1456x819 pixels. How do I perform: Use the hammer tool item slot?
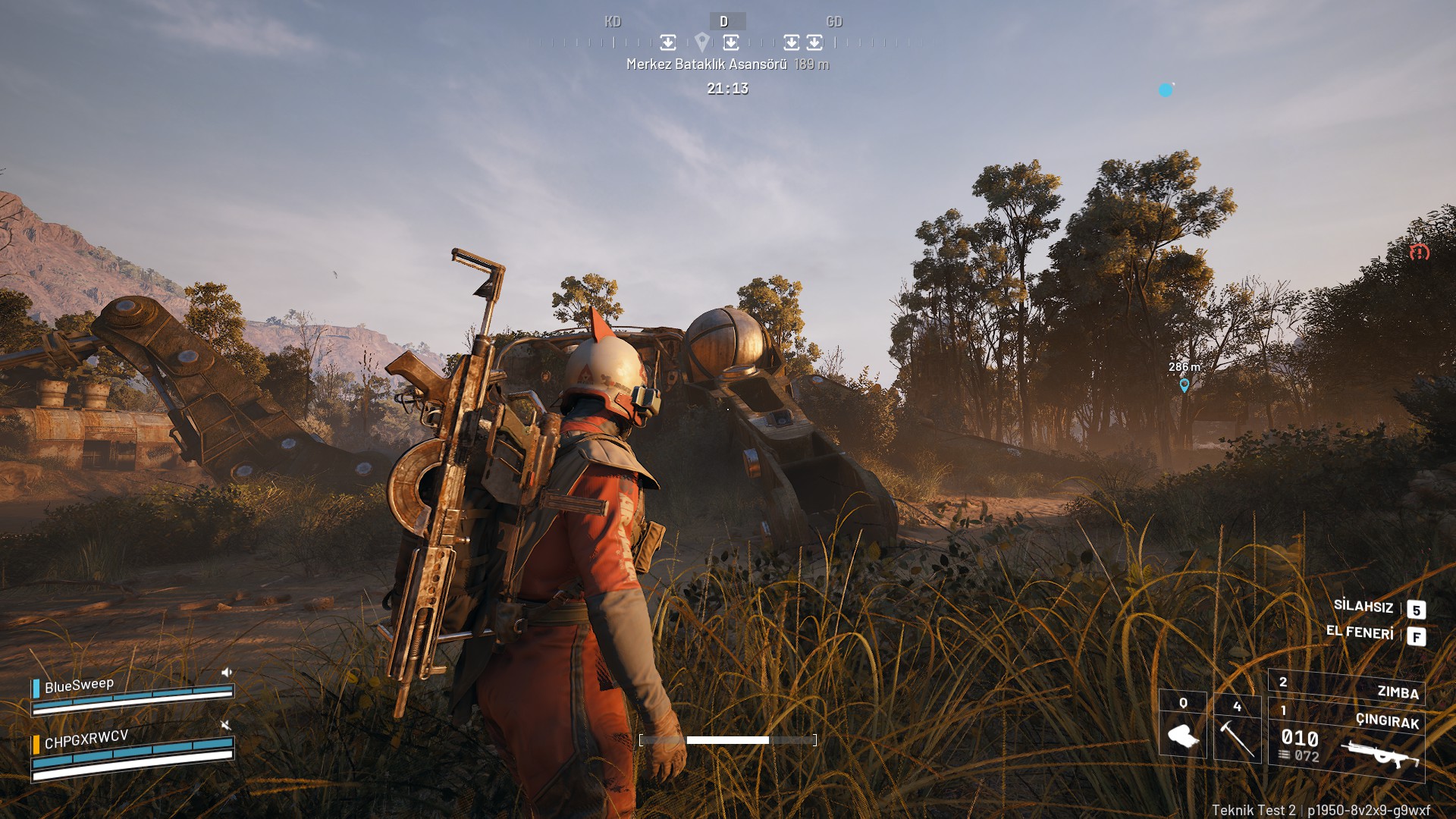point(1237,728)
